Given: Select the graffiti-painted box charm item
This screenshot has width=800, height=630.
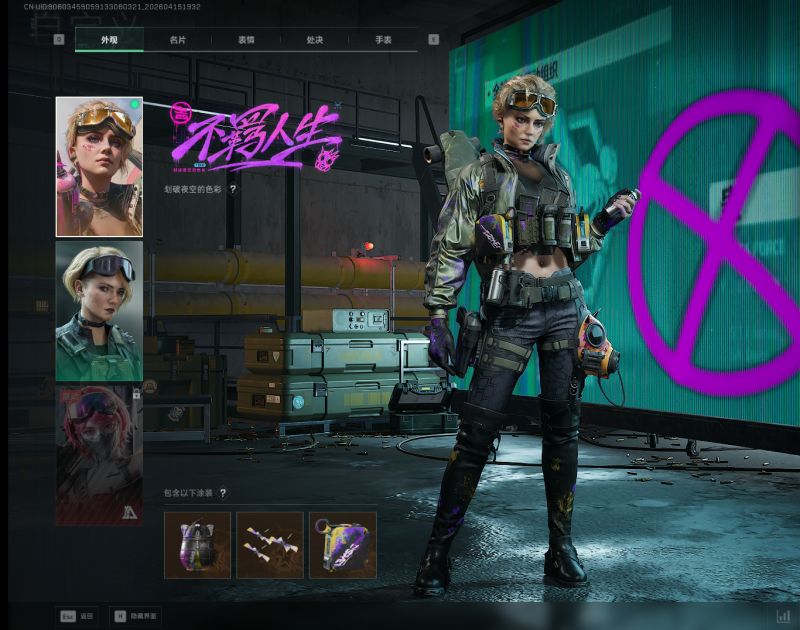Looking at the screenshot, I should pyautogui.click(x=342, y=545).
